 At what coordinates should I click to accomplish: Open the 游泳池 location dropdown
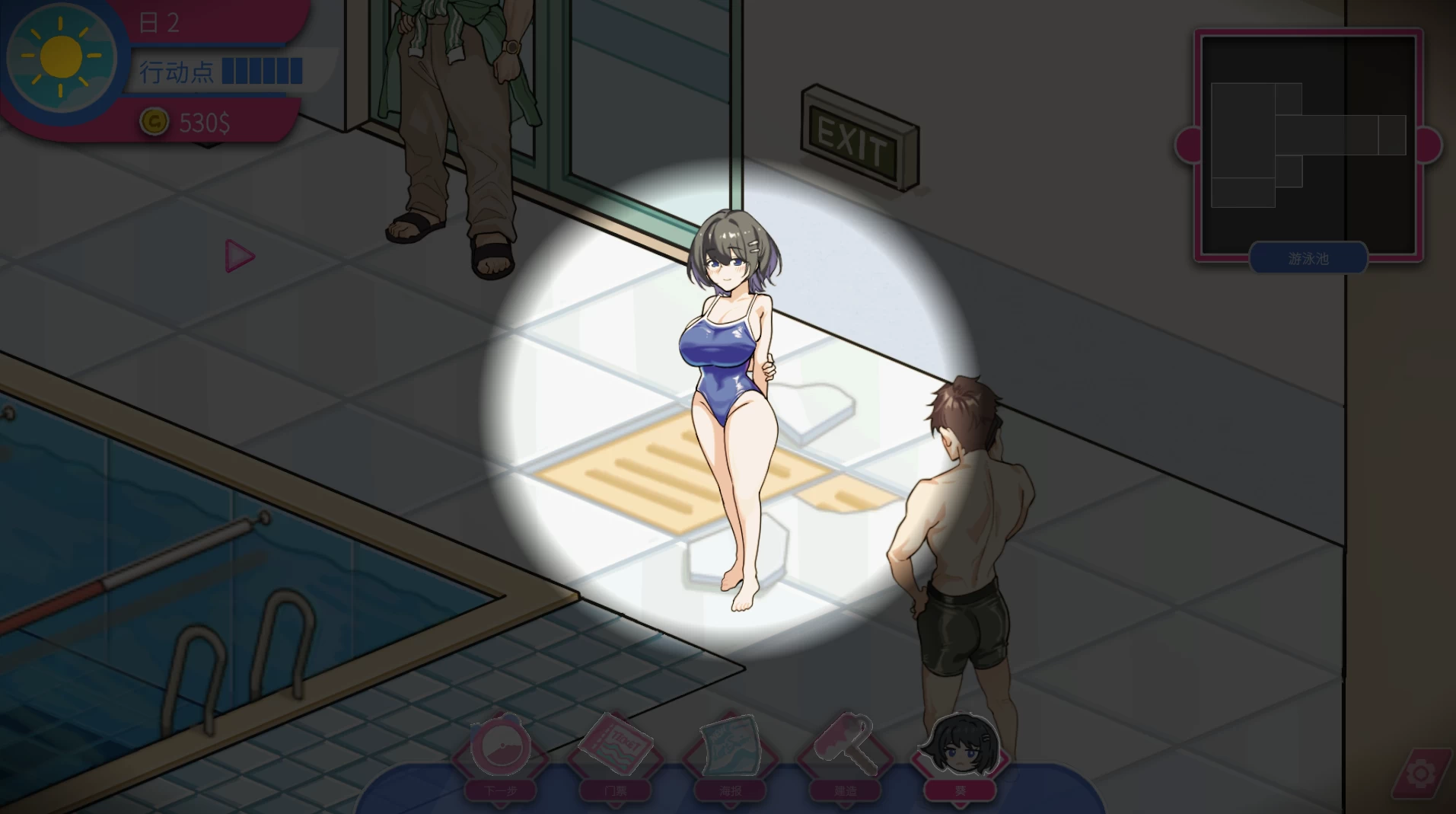pyautogui.click(x=1308, y=258)
